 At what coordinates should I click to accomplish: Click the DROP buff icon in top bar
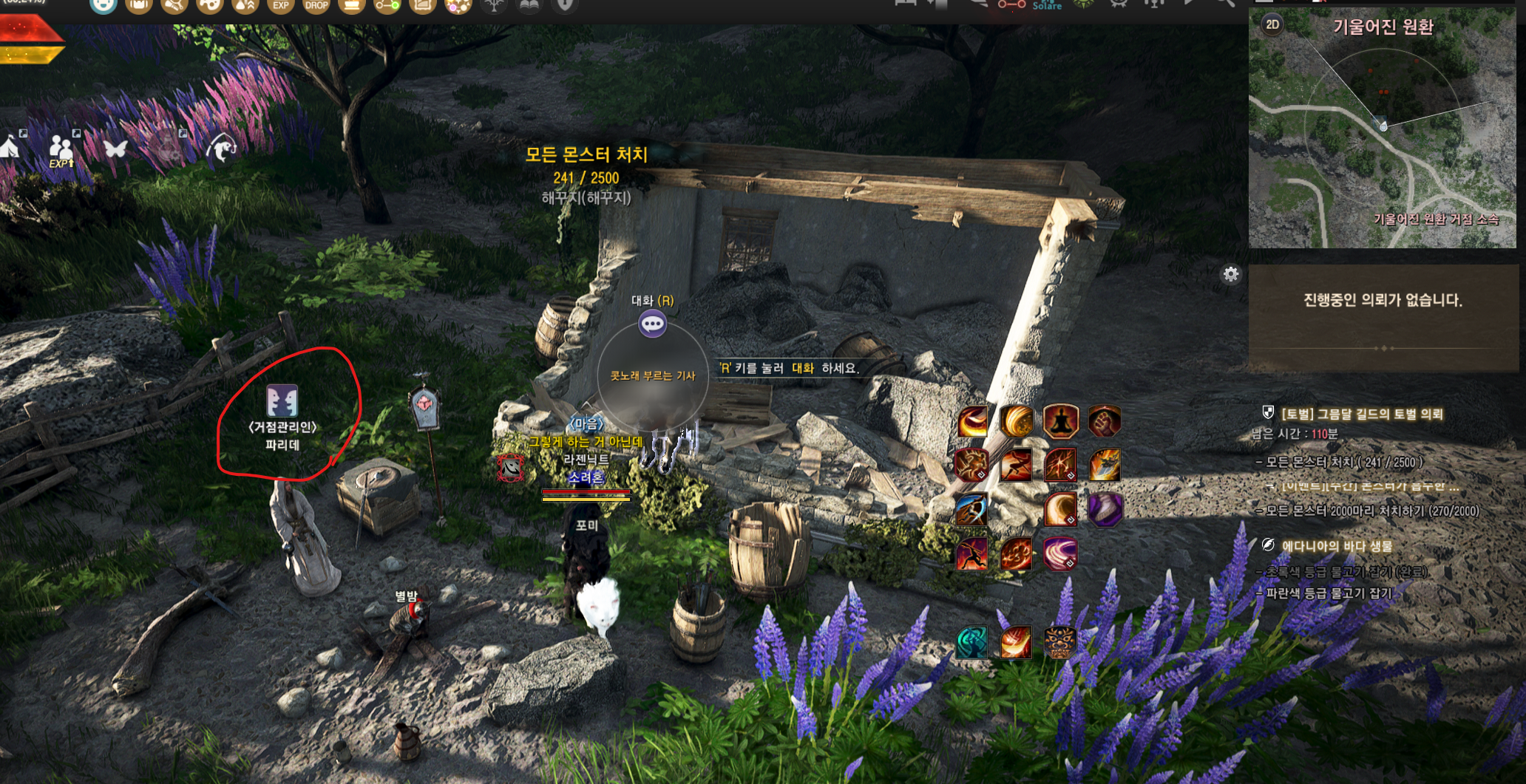(x=316, y=6)
